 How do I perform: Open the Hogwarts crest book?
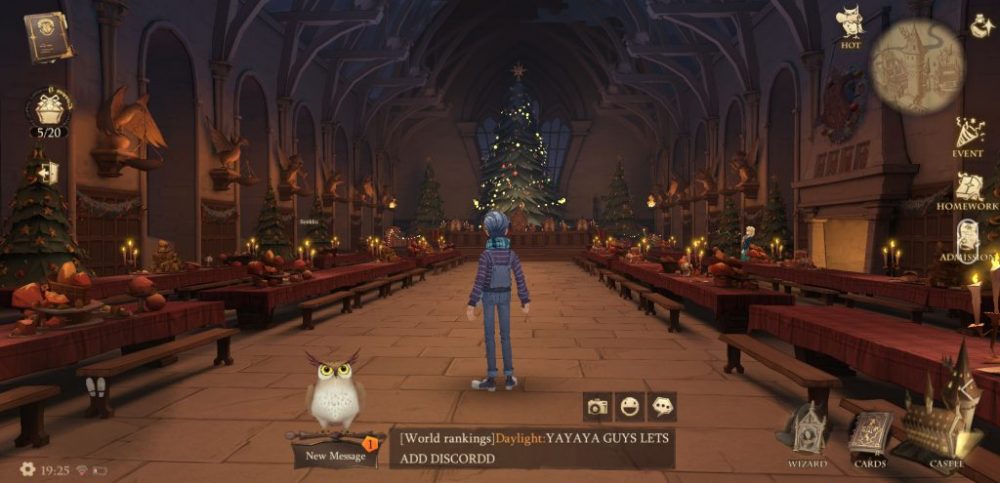point(49,37)
